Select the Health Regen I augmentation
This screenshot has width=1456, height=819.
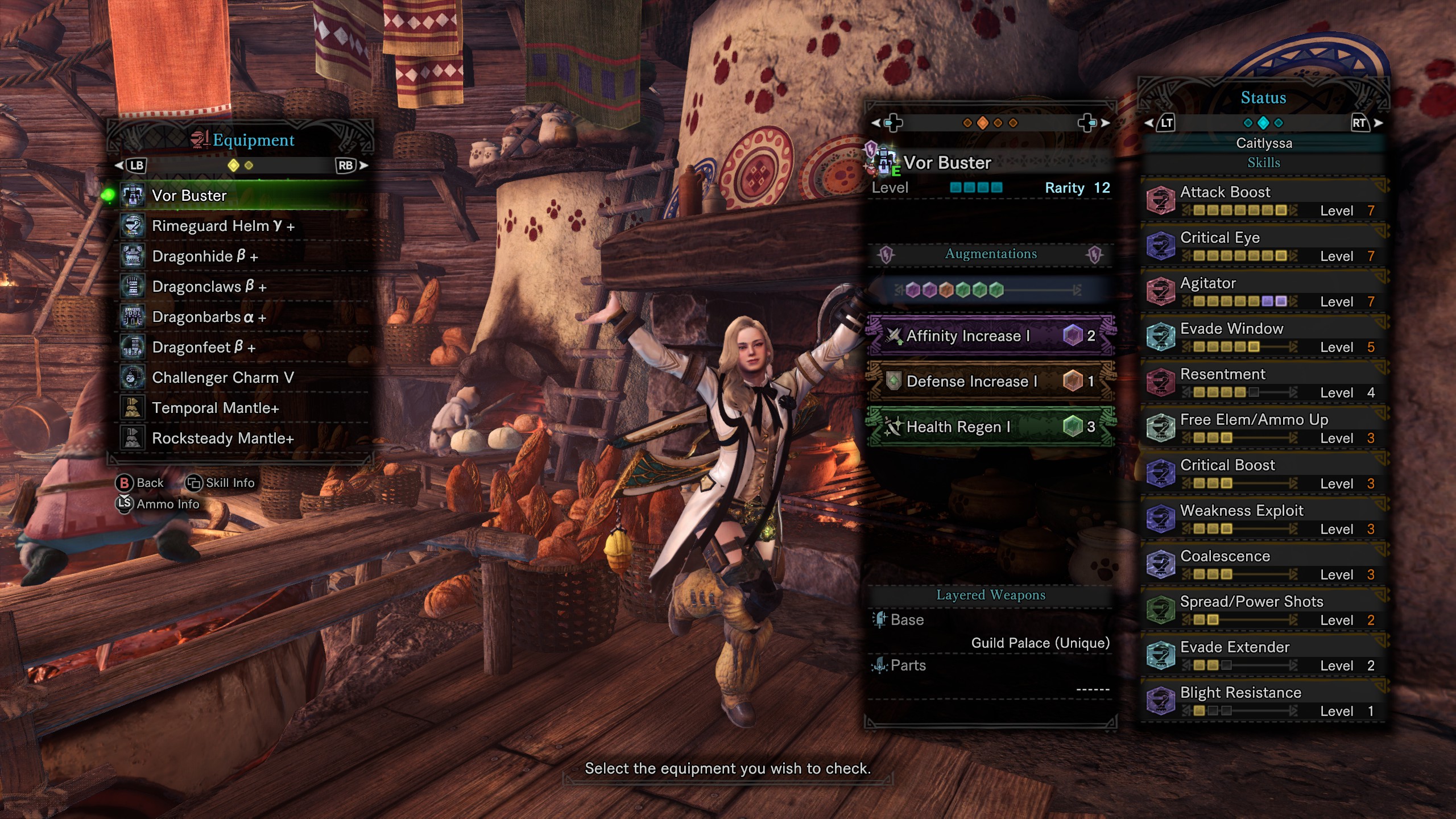990,427
